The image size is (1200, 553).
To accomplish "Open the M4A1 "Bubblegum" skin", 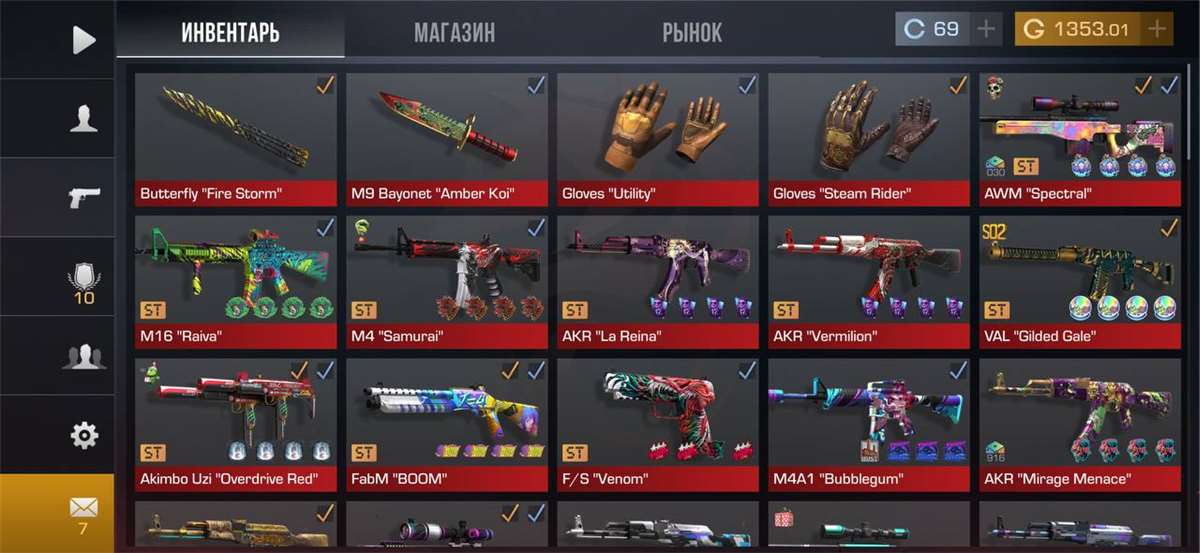I will 869,422.
